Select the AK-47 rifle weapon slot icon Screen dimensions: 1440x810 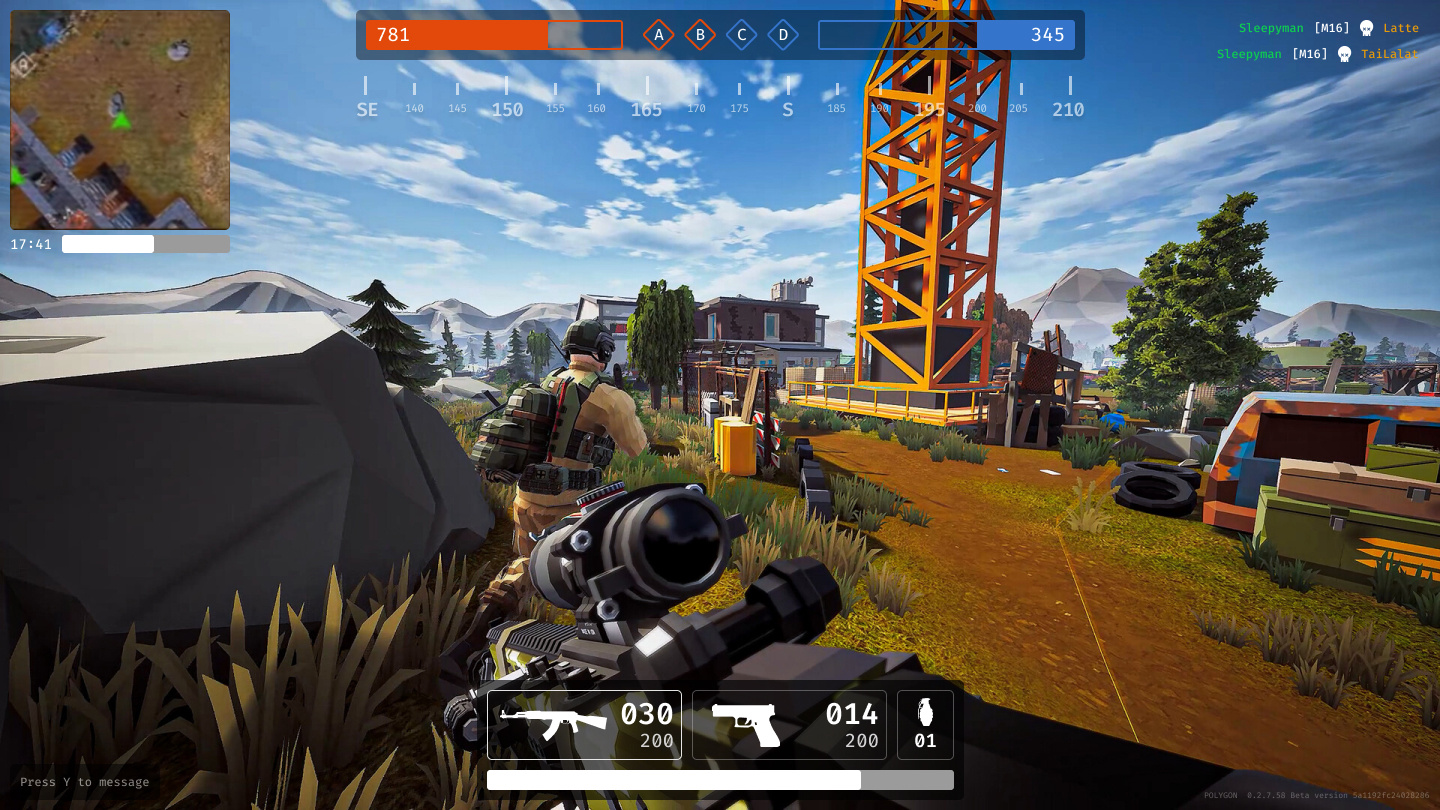[555, 722]
